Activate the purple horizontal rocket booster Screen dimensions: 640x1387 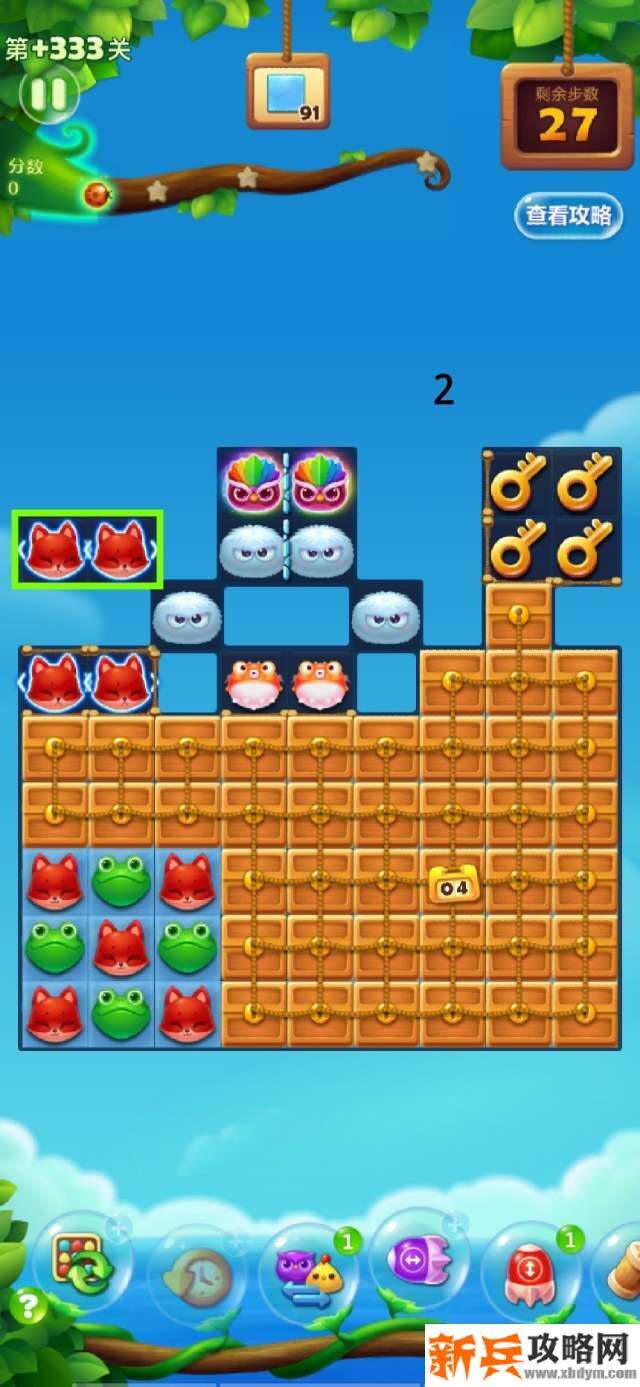point(418,1260)
